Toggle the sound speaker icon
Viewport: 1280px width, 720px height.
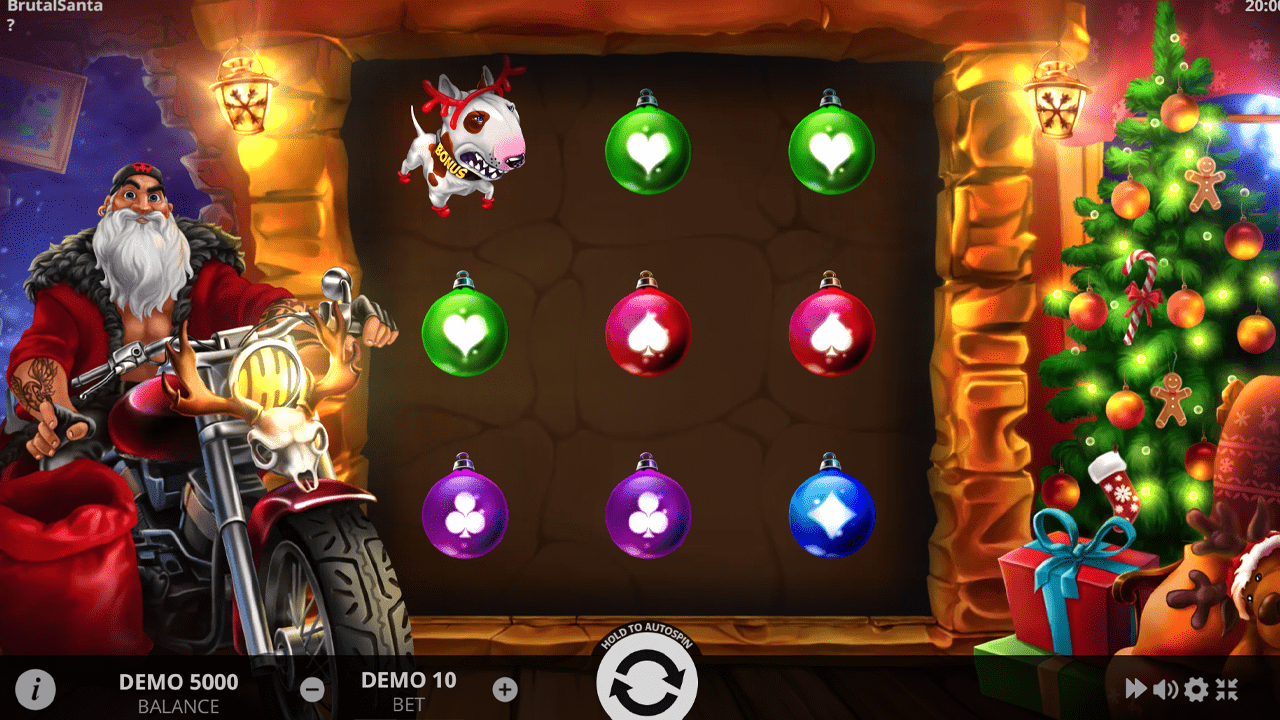[x=1165, y=689]
